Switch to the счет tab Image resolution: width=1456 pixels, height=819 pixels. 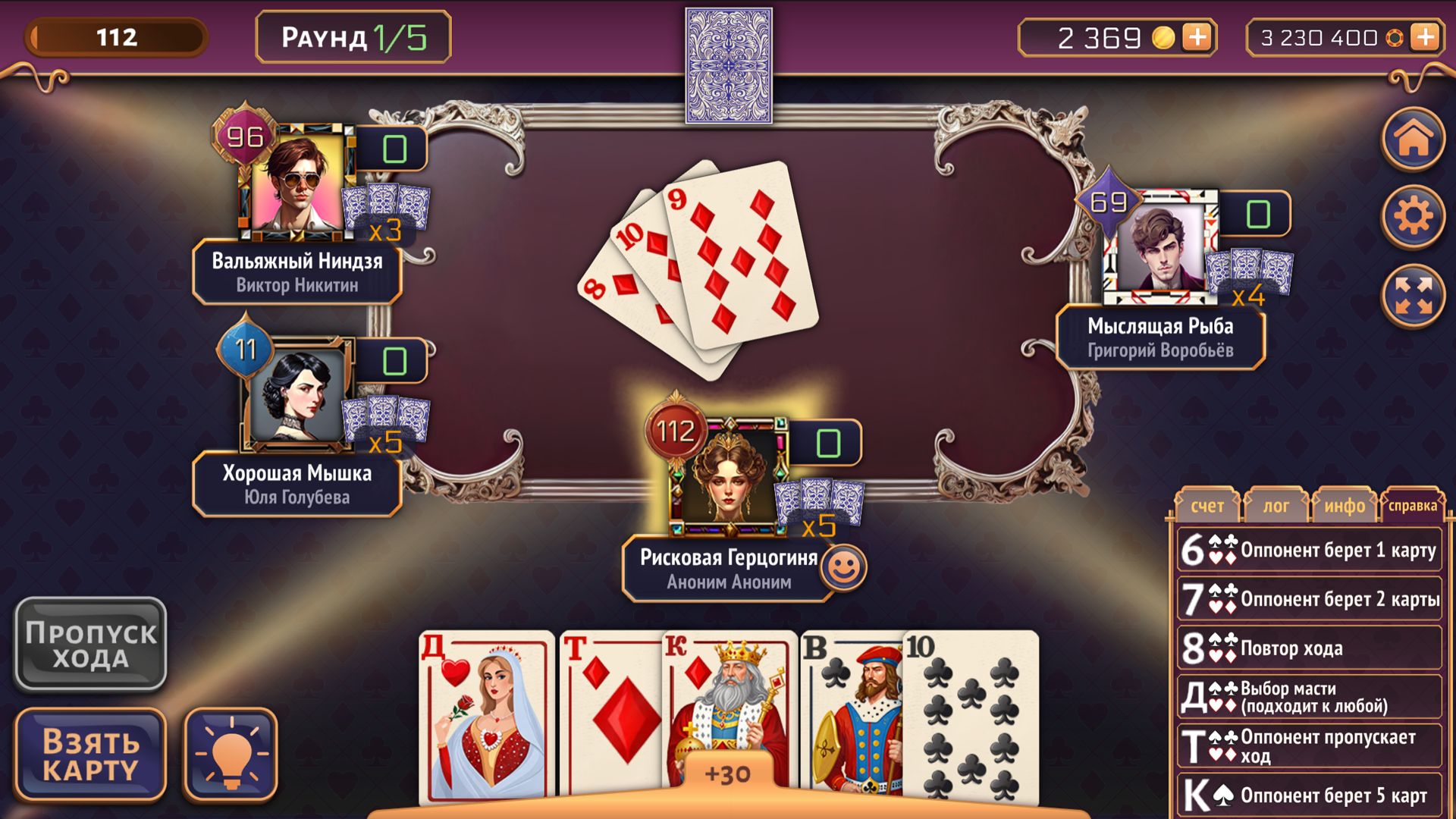click(x=1207, y=504)
